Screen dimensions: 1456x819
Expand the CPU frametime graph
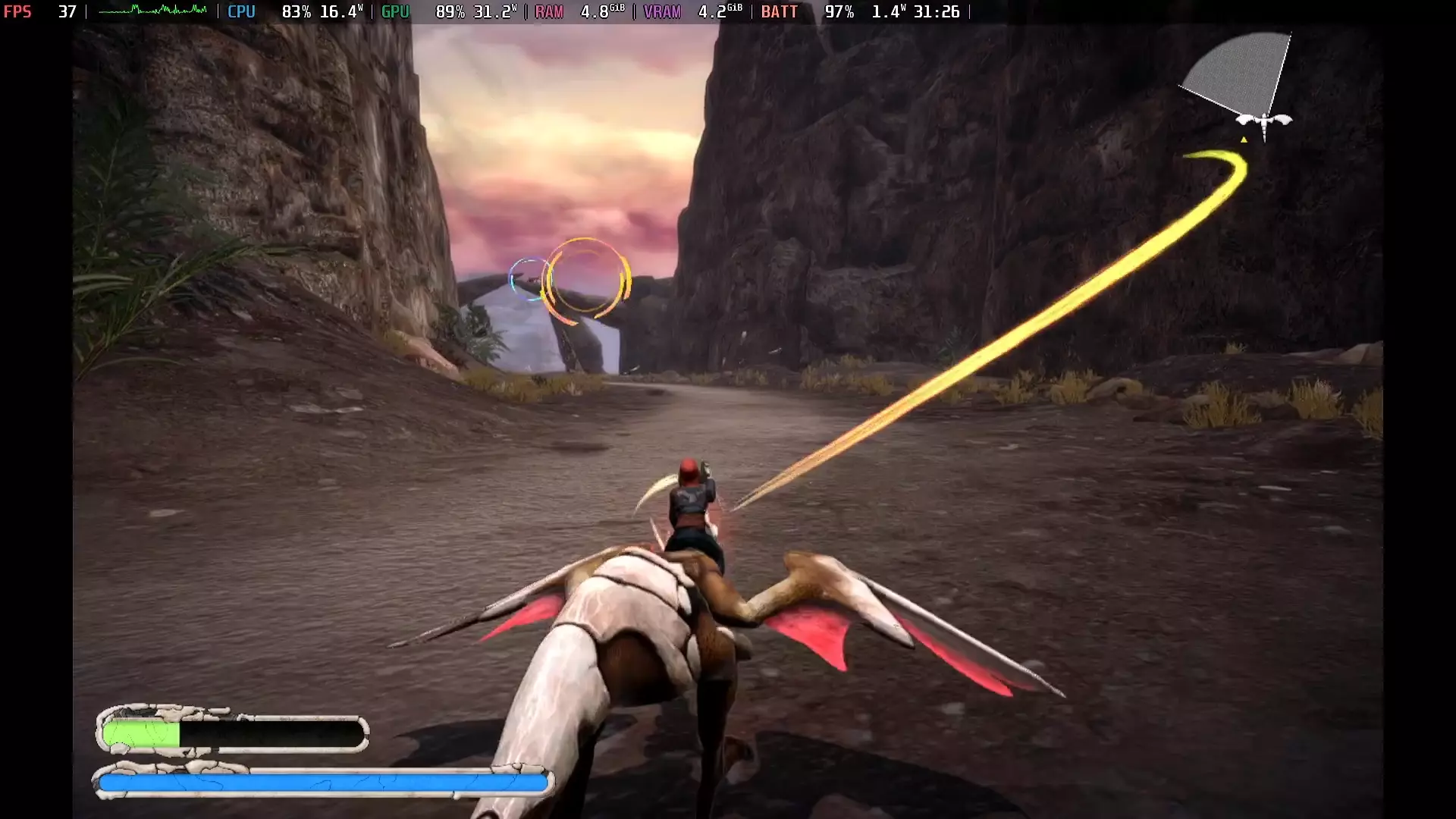pyautogui.click(x=152, y=11)
